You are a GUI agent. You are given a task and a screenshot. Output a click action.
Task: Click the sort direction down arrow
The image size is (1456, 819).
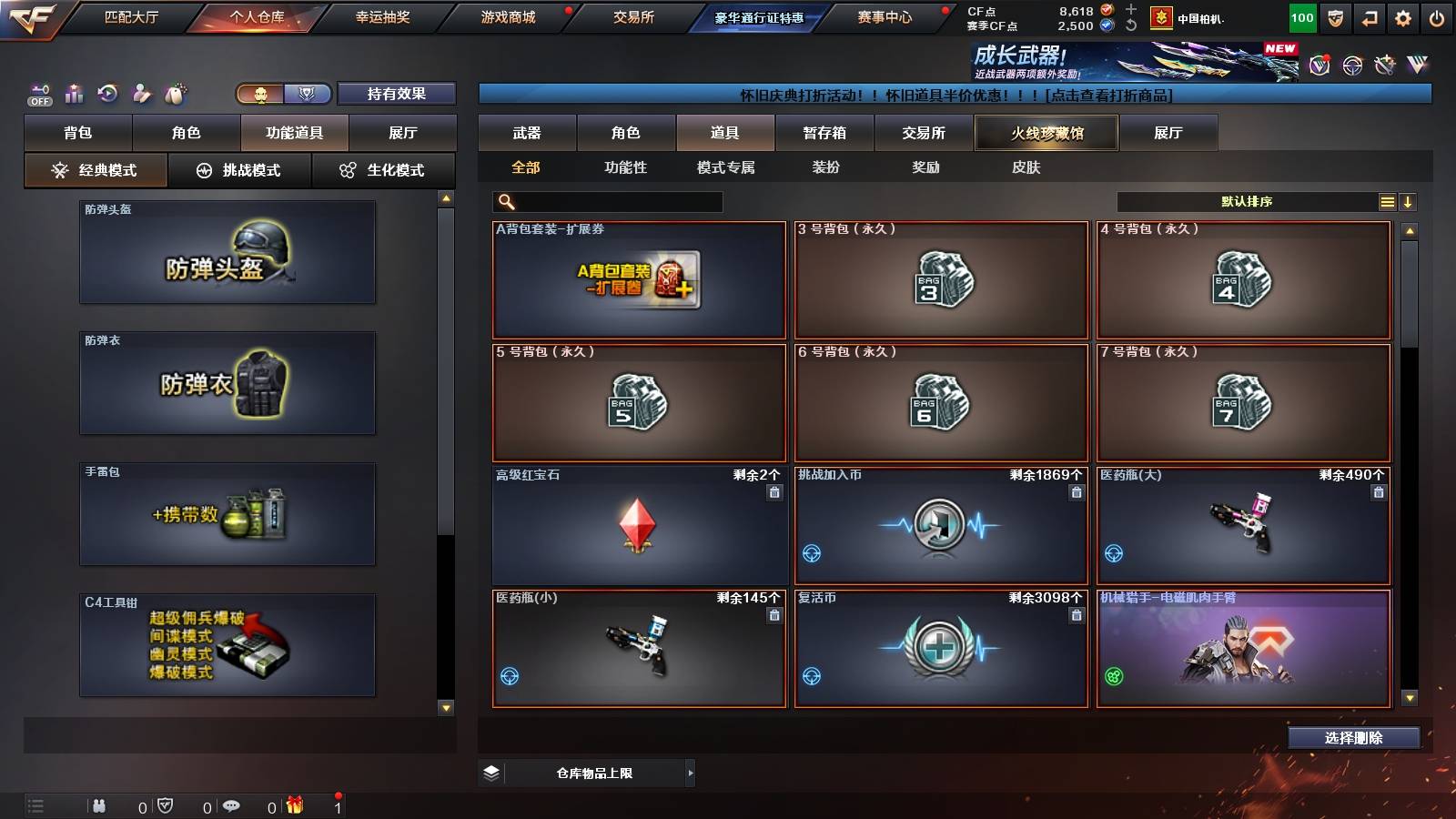(1409, 201)
